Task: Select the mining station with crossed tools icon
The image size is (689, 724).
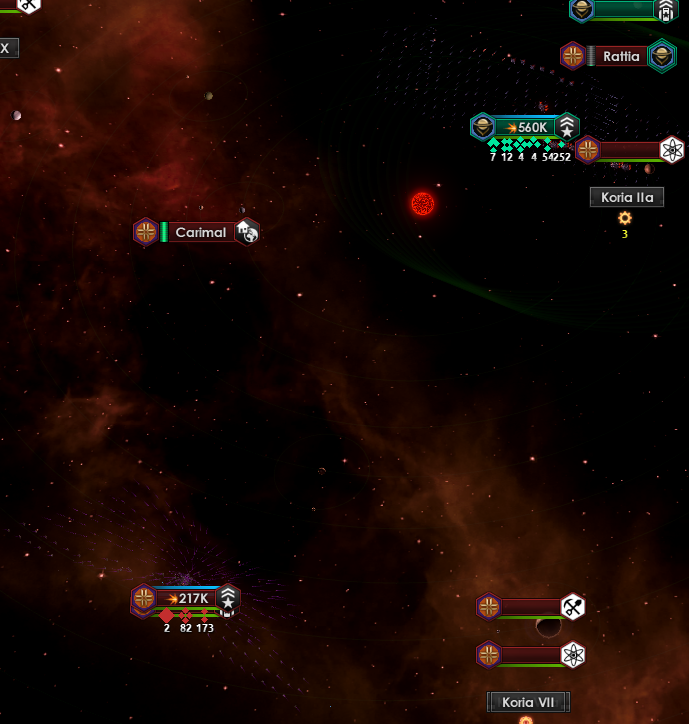Action: coord(572,607)
